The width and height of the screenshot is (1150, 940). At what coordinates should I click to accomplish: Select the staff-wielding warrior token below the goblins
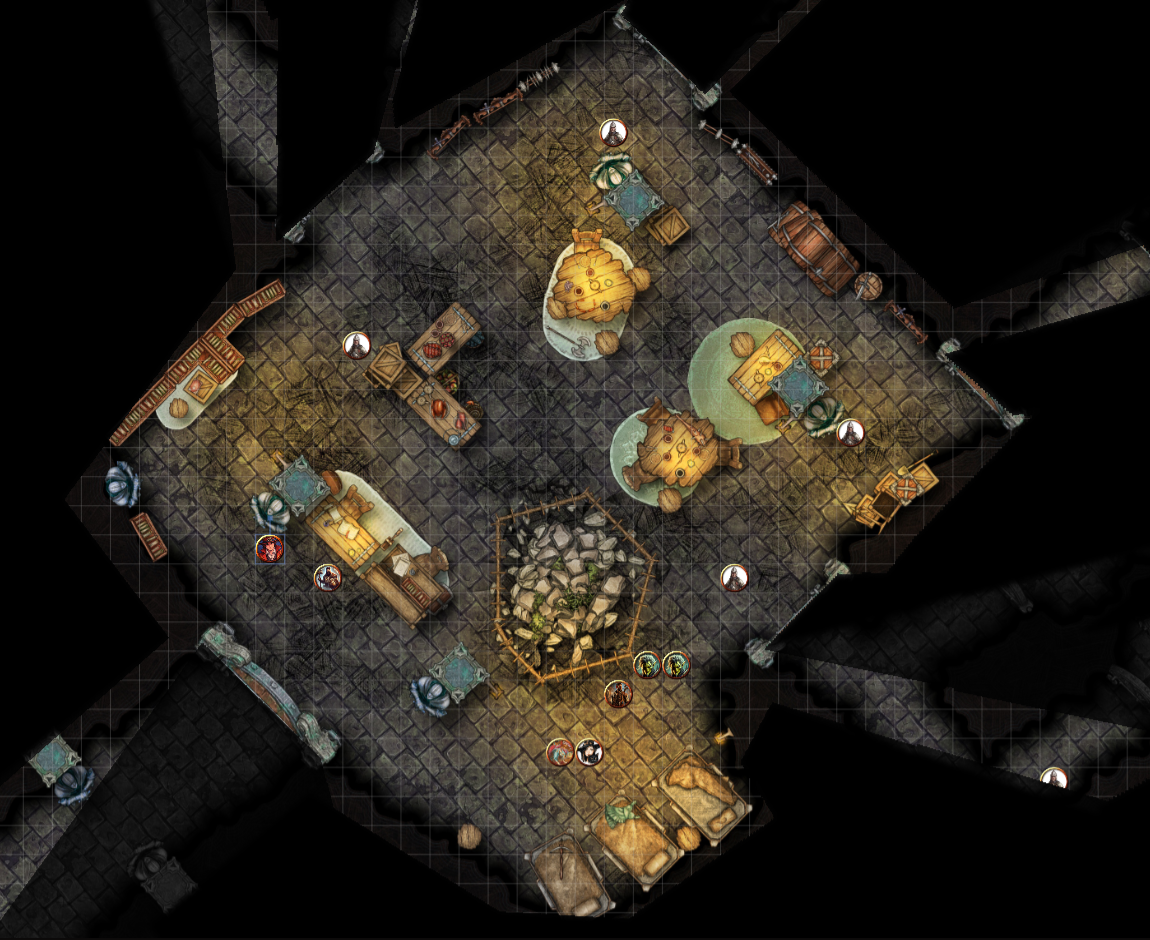tap(619, 694)
